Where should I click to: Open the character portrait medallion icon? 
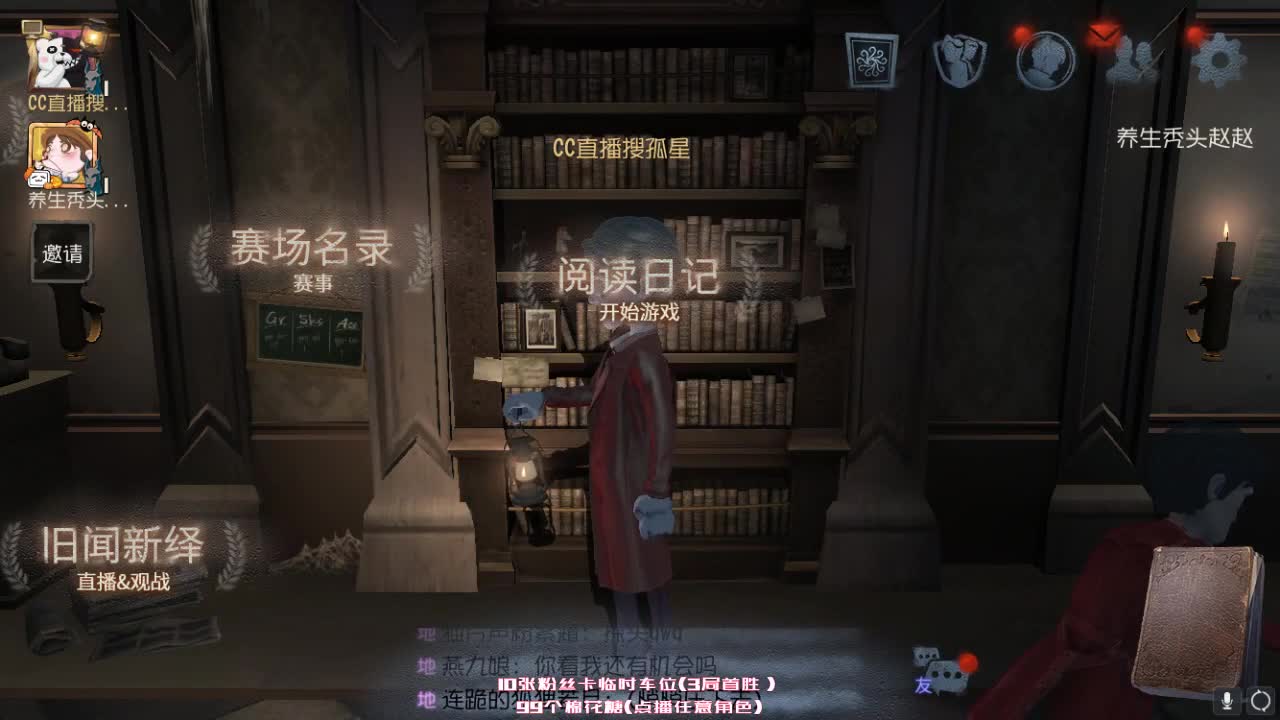(x=1044, y=60)
